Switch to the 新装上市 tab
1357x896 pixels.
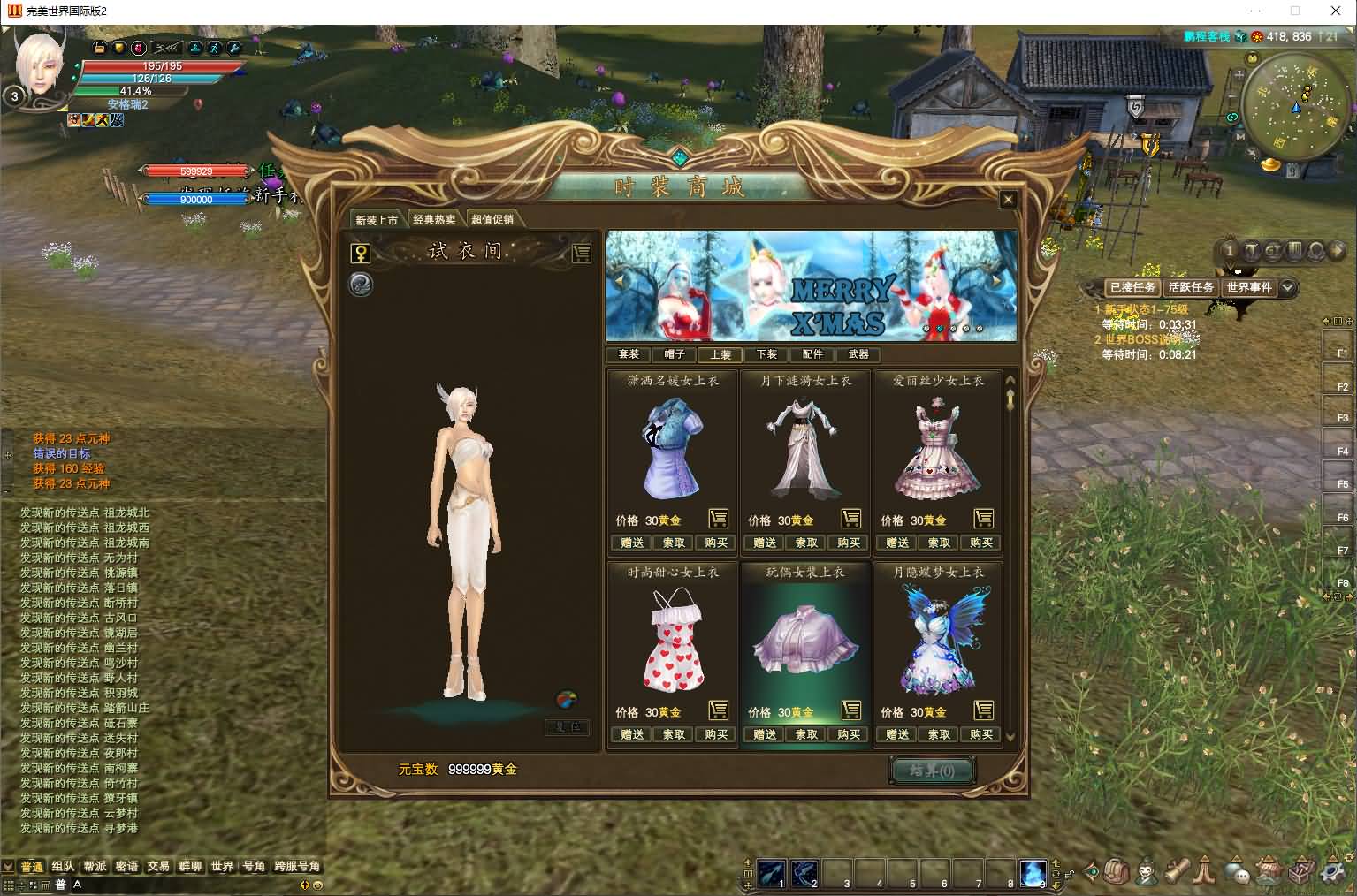tap(377, 220)
